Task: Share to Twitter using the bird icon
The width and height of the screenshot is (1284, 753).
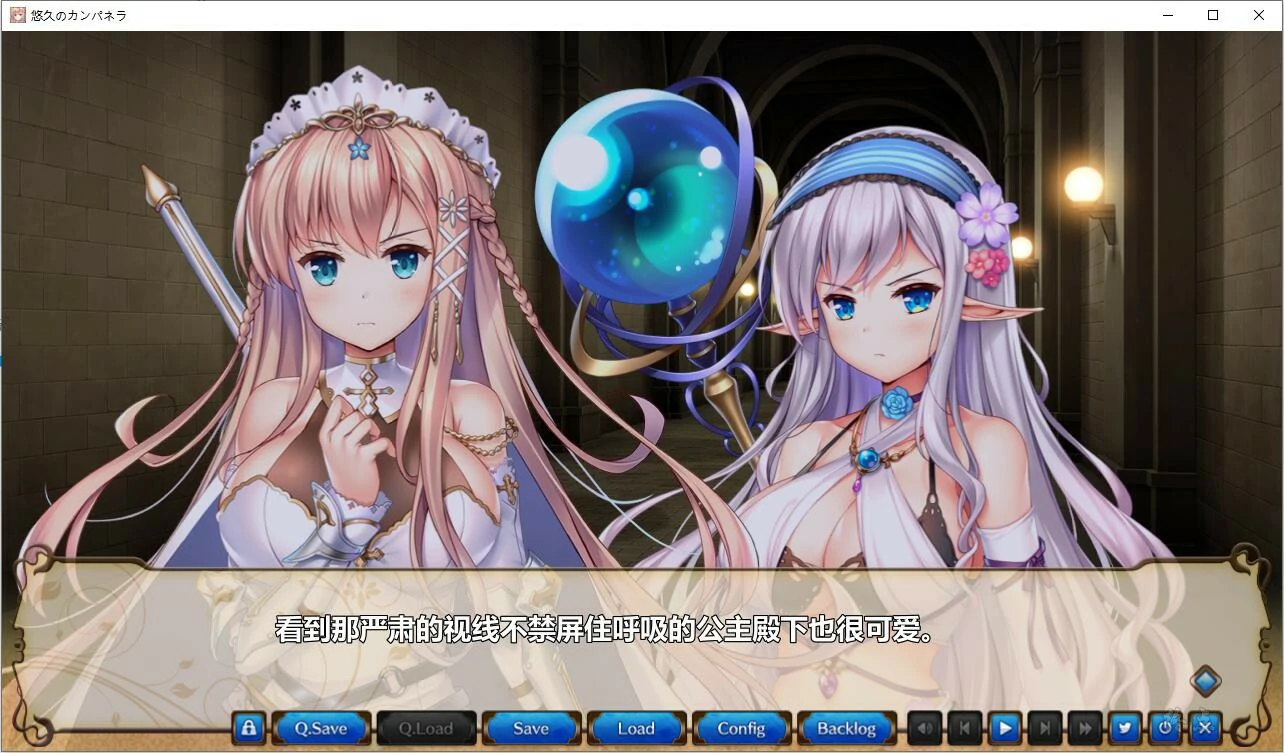Action: click(1124, 728)
